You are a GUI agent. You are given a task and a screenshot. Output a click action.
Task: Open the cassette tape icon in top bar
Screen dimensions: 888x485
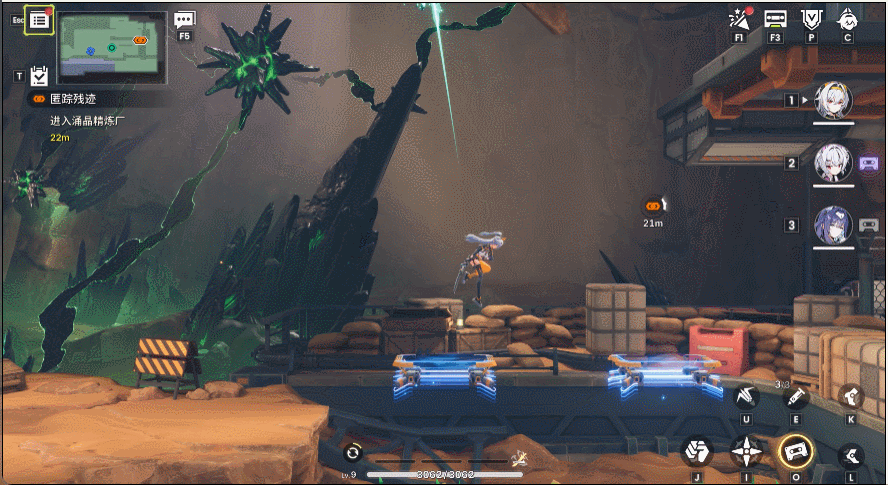tap(775, 19)
